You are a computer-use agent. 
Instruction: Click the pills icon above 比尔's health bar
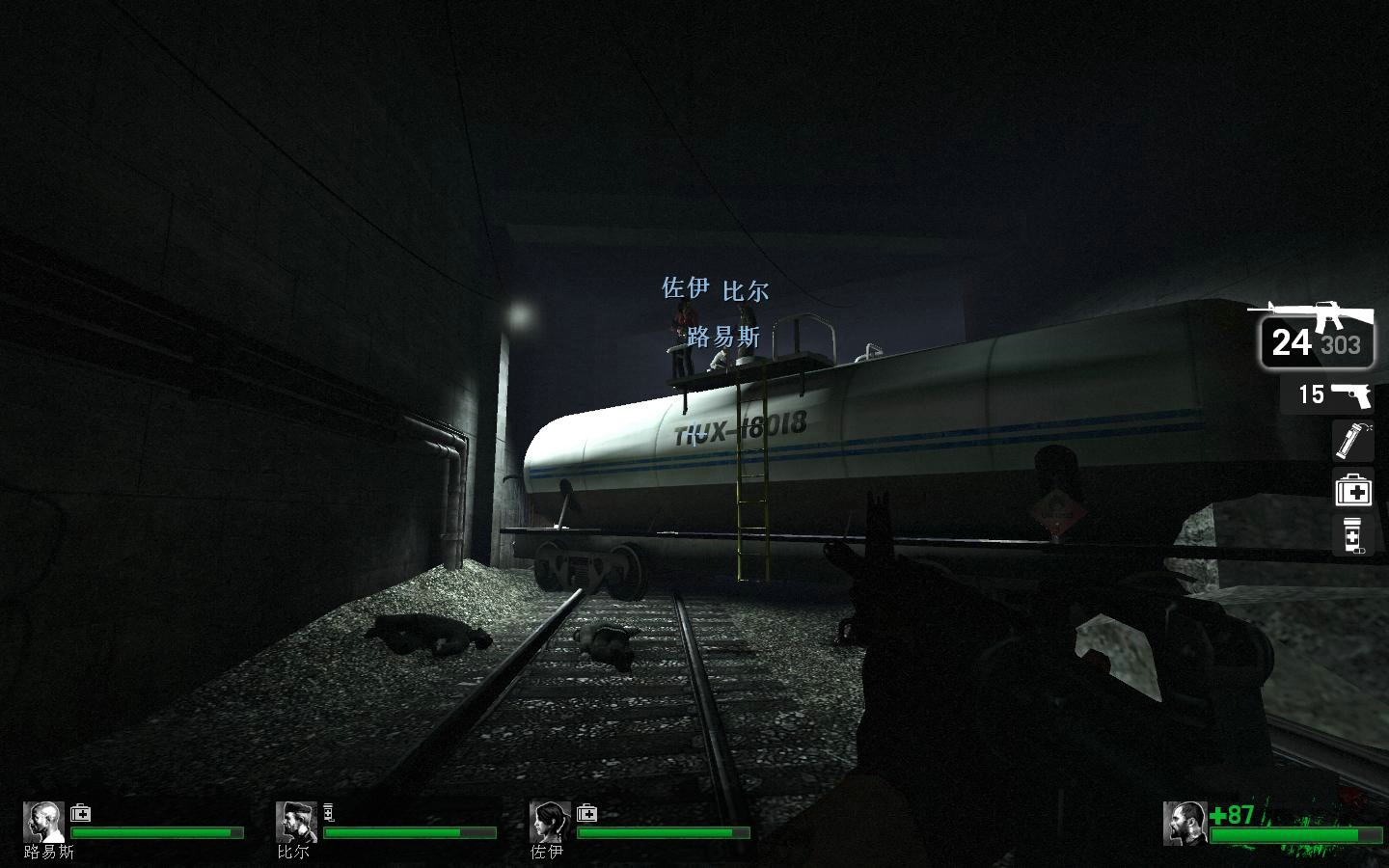pyautogui.click(x=329, y=812)
